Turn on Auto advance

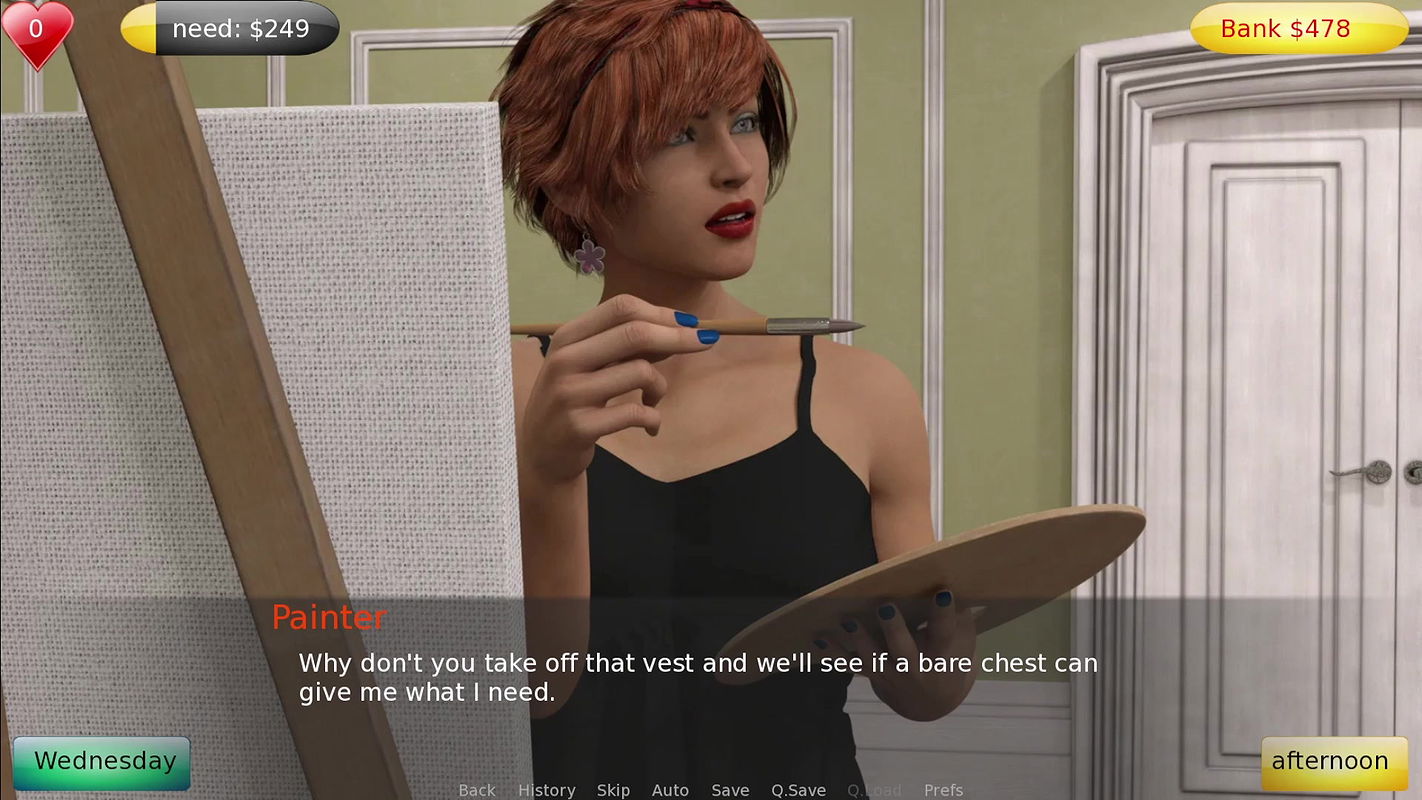pyautogui.click(x=670, y=790)
